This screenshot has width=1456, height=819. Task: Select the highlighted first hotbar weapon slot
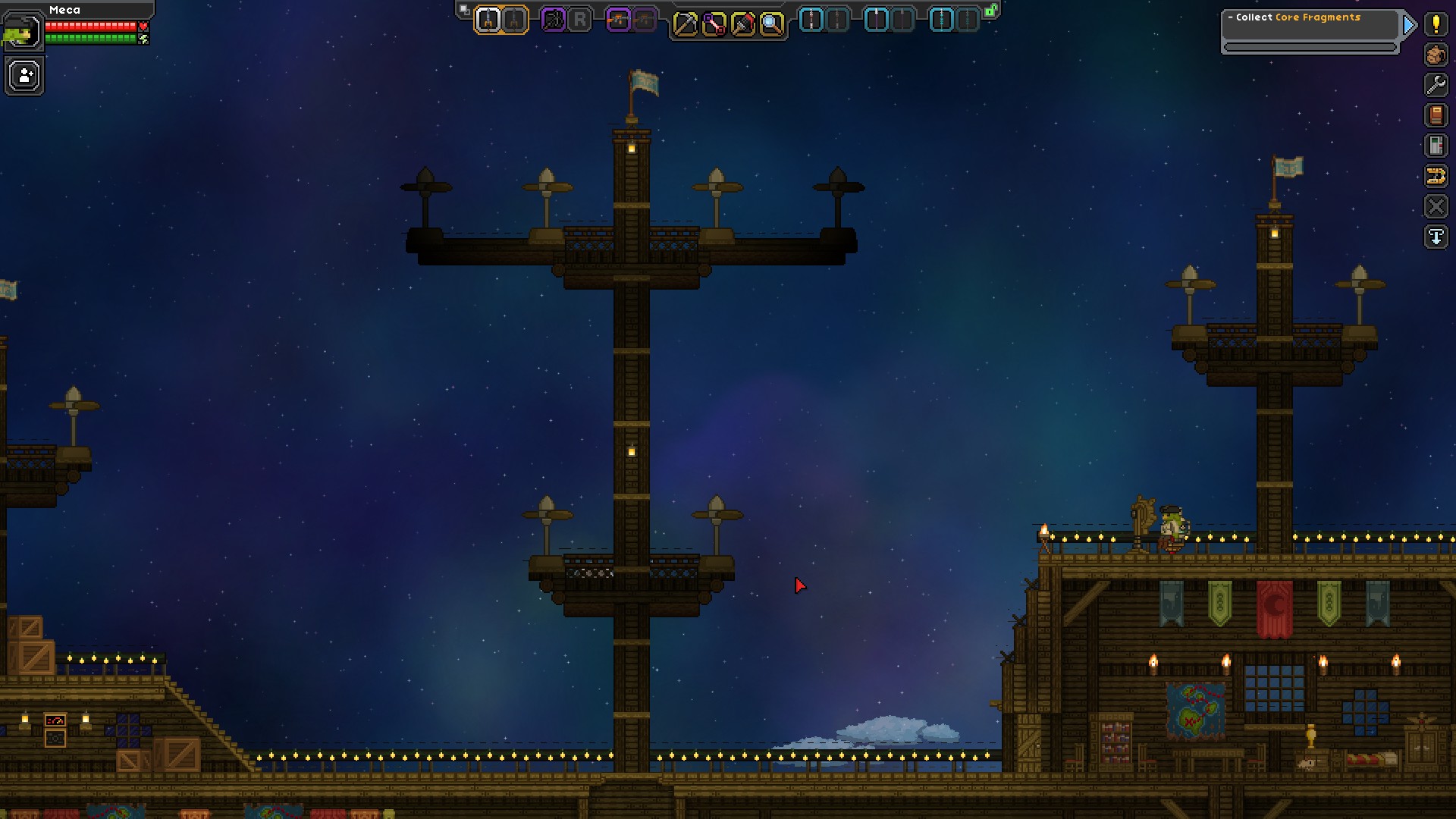pyautogui.click(x=488, y=20)
